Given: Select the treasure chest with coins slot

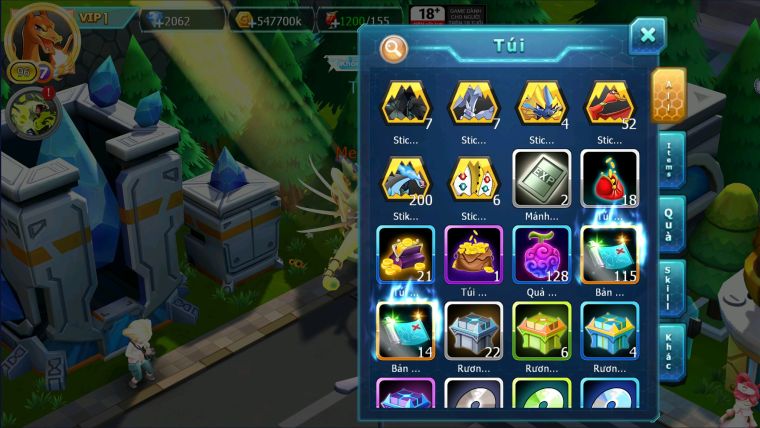Looking at the screenshot, I should pos(405,254).
